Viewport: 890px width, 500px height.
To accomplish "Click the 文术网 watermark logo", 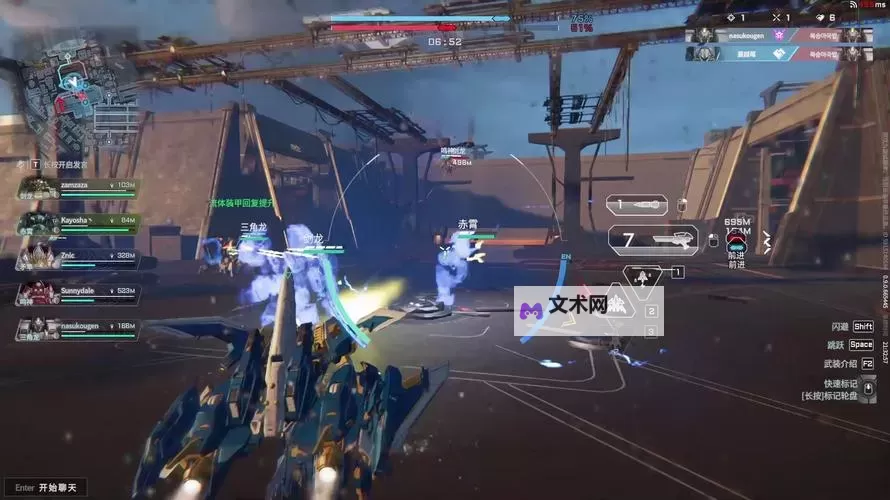I will coord(589,311).
